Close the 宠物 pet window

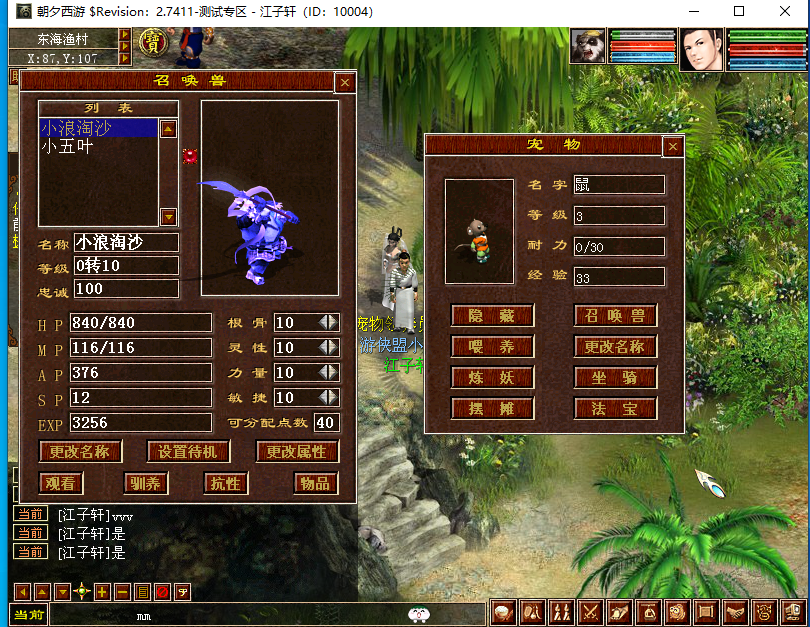(x=673, y=146)
